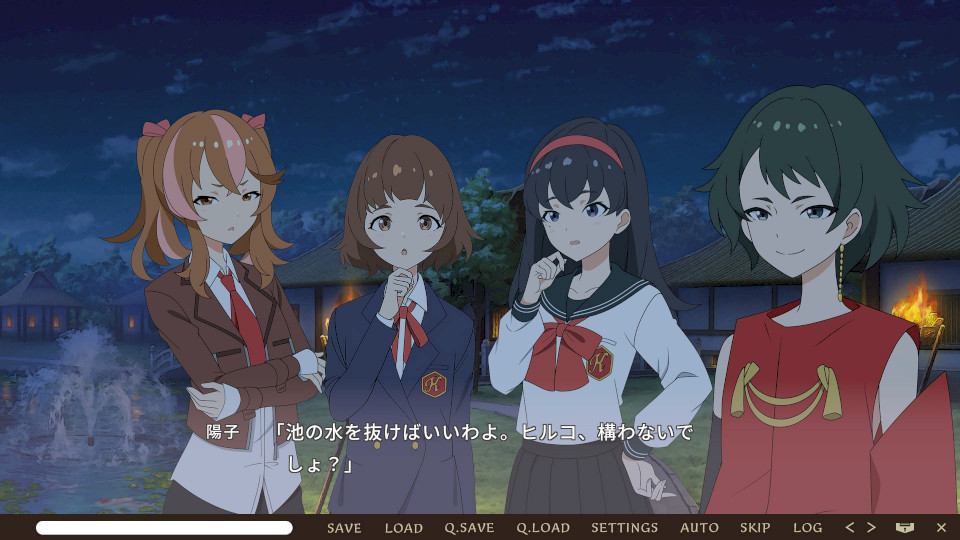
Task: Open the SETTINGS screen
Action: tap(624, 527)
